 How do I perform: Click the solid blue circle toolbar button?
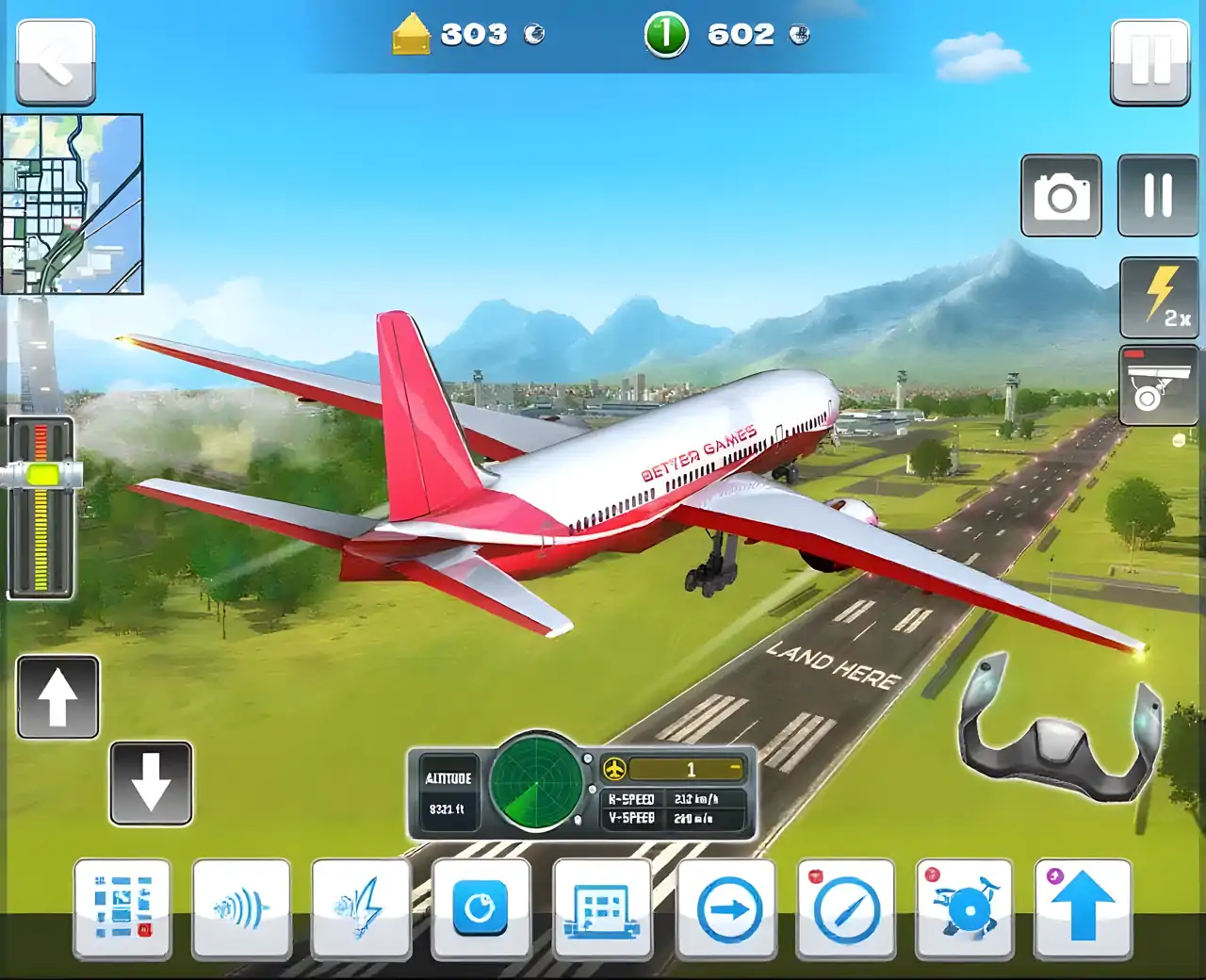coord(481,907)
